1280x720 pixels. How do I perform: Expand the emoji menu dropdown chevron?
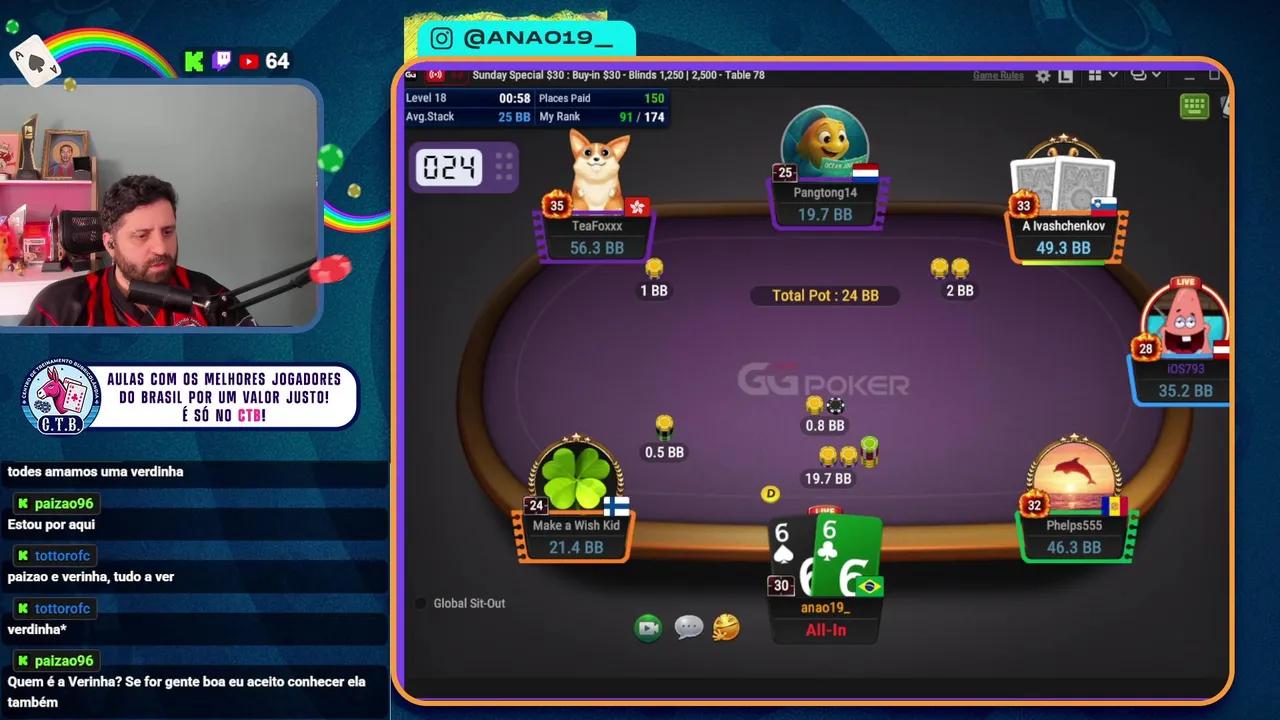pyautogui.click(x=1155, y=76)
